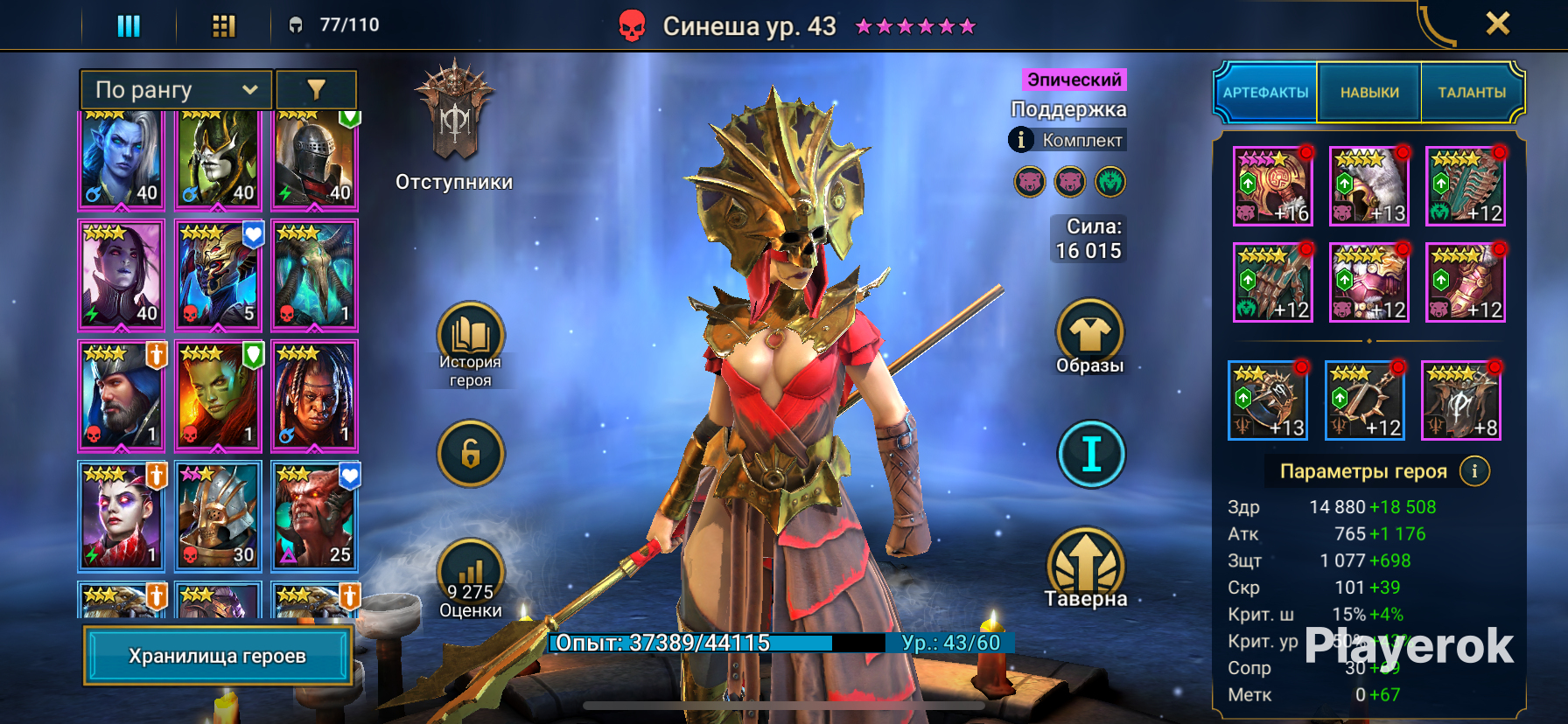
Task: Select the +16 artifact slot
Action: [x=1273, y=186]
